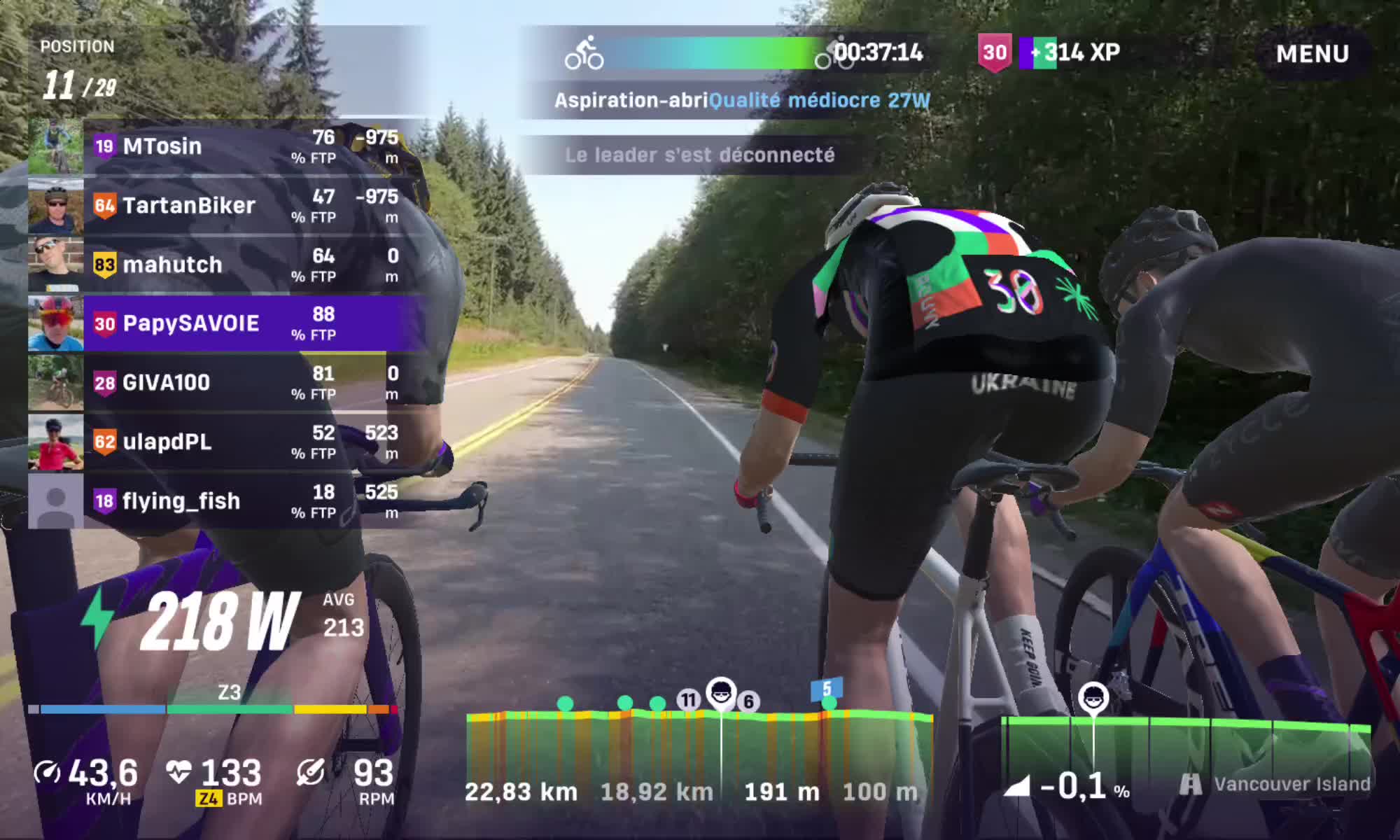Click the 218 W power display
Viewport: 1400px width, 840px height.
pos(218,621)
